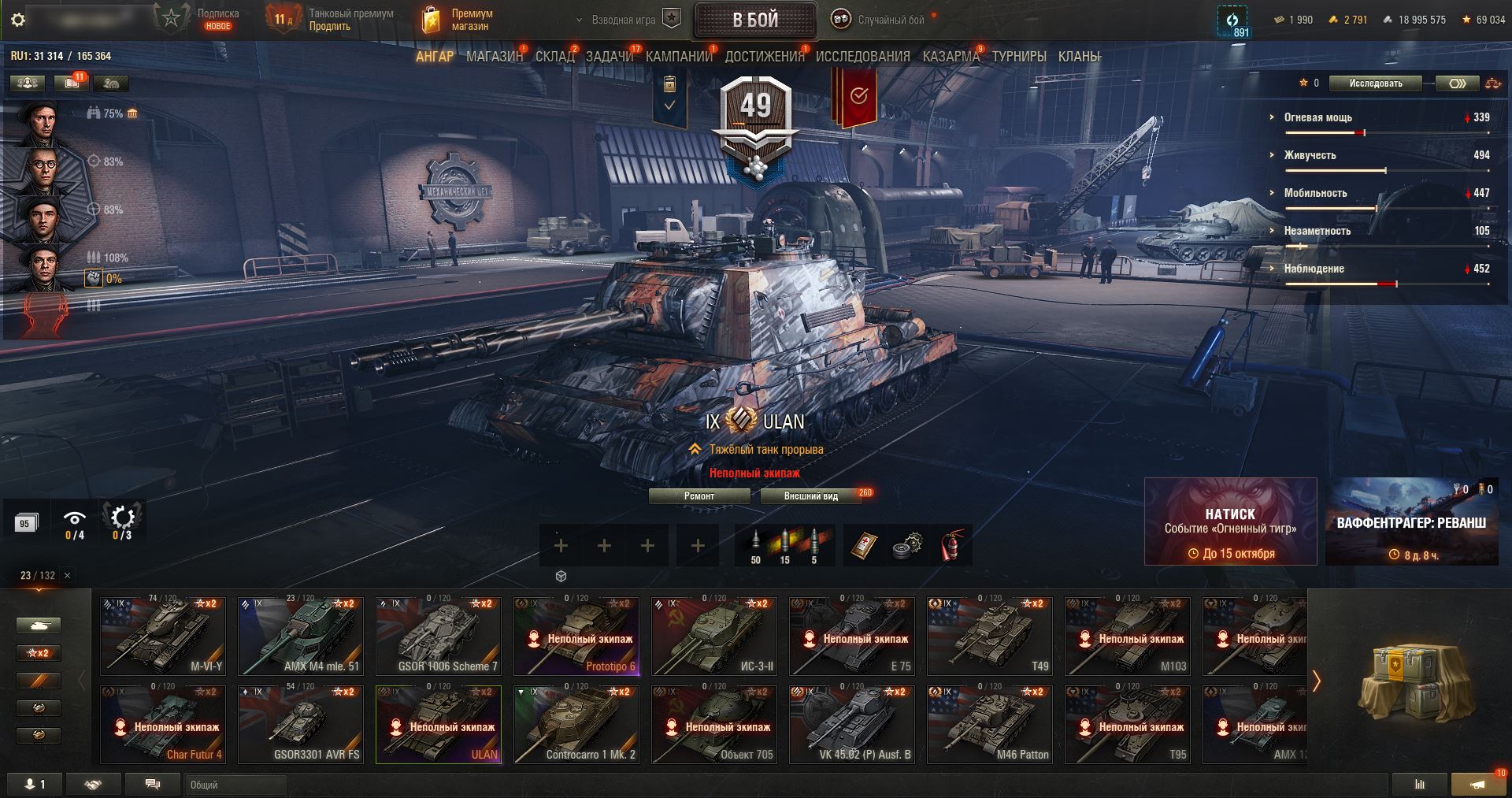
Task: Show the КЛАНЫ clans tab
Action: tap(1079, 57)
